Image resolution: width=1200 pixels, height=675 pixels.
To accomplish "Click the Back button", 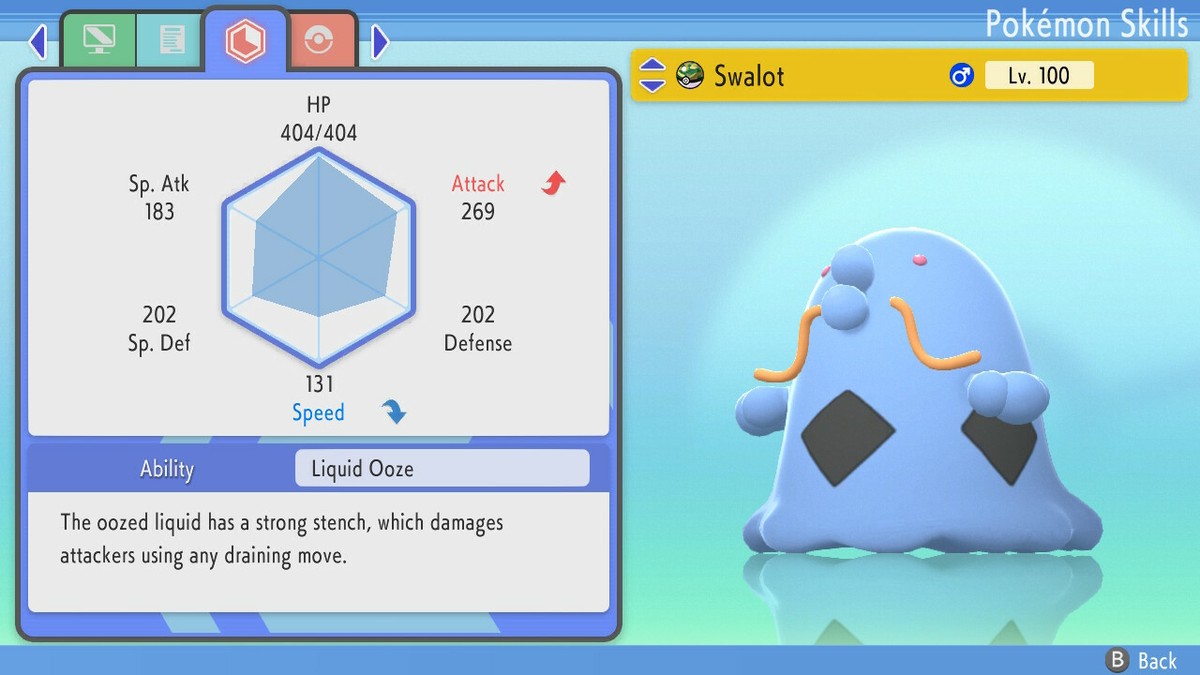I will [x=1141, y=660].
